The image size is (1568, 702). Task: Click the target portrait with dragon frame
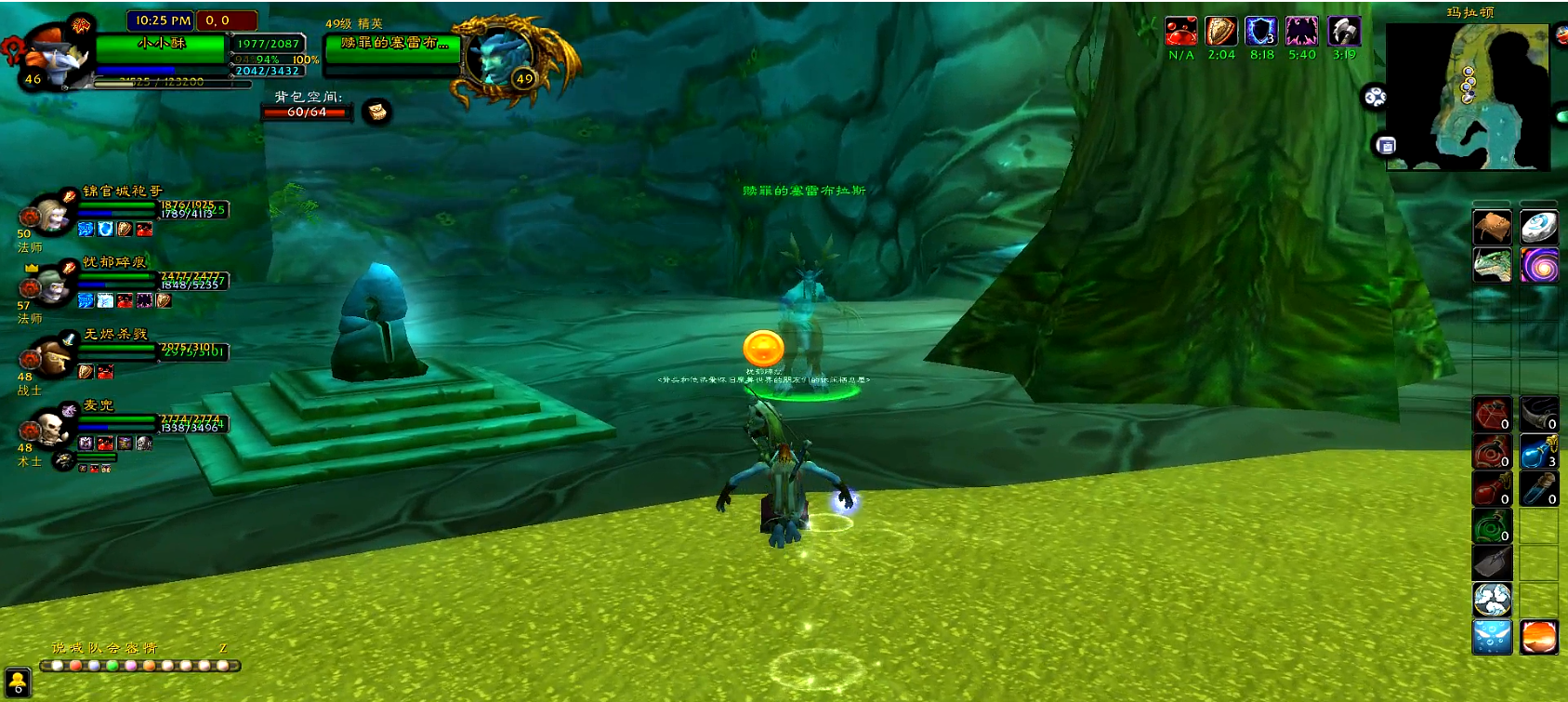pyautogui.click(x=494, y=56)
